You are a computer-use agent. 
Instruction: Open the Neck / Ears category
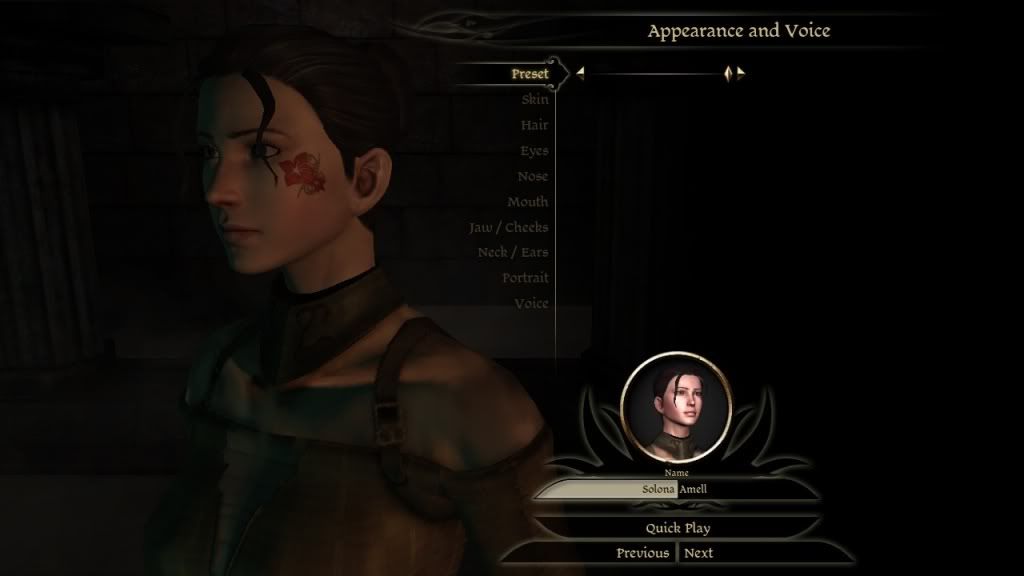[513, 252]
